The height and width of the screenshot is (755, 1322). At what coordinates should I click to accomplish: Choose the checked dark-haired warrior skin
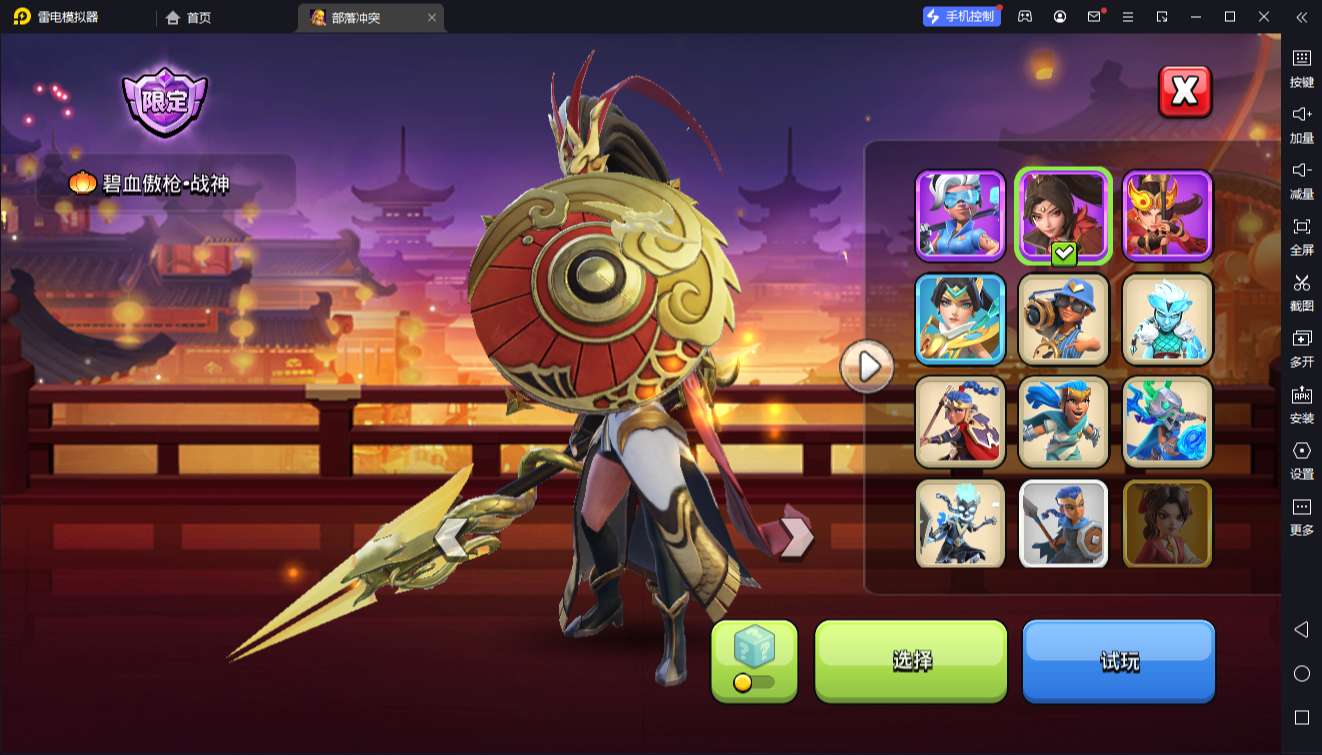1064,216
